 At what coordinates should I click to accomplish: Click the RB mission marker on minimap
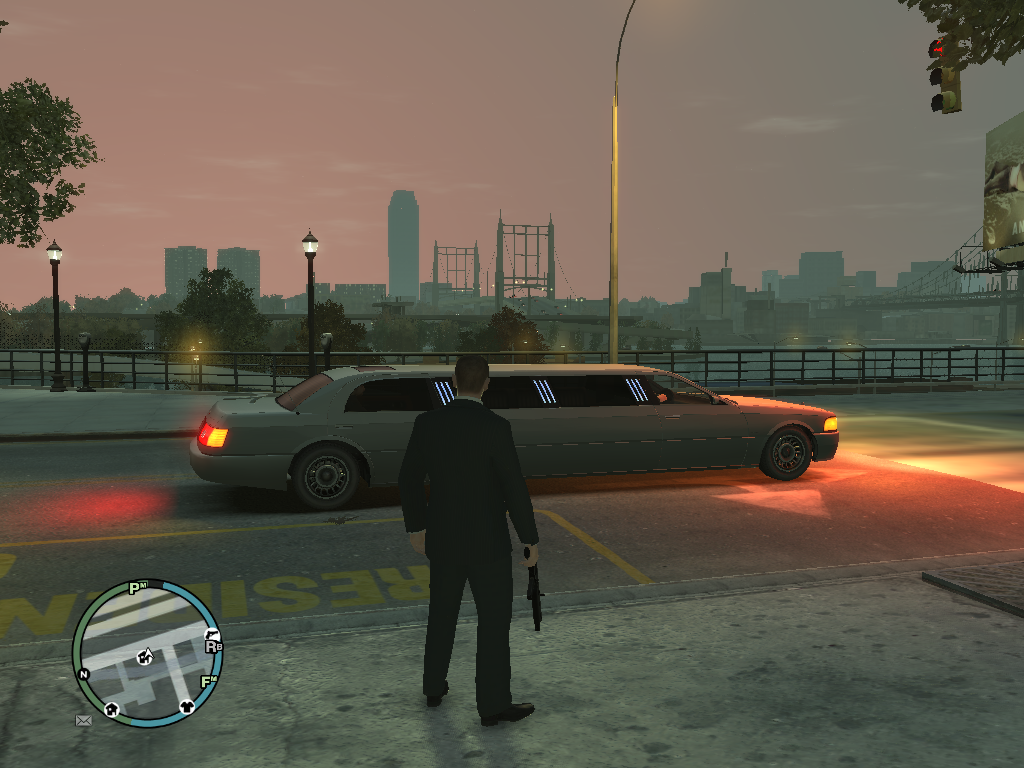[213, 647]
